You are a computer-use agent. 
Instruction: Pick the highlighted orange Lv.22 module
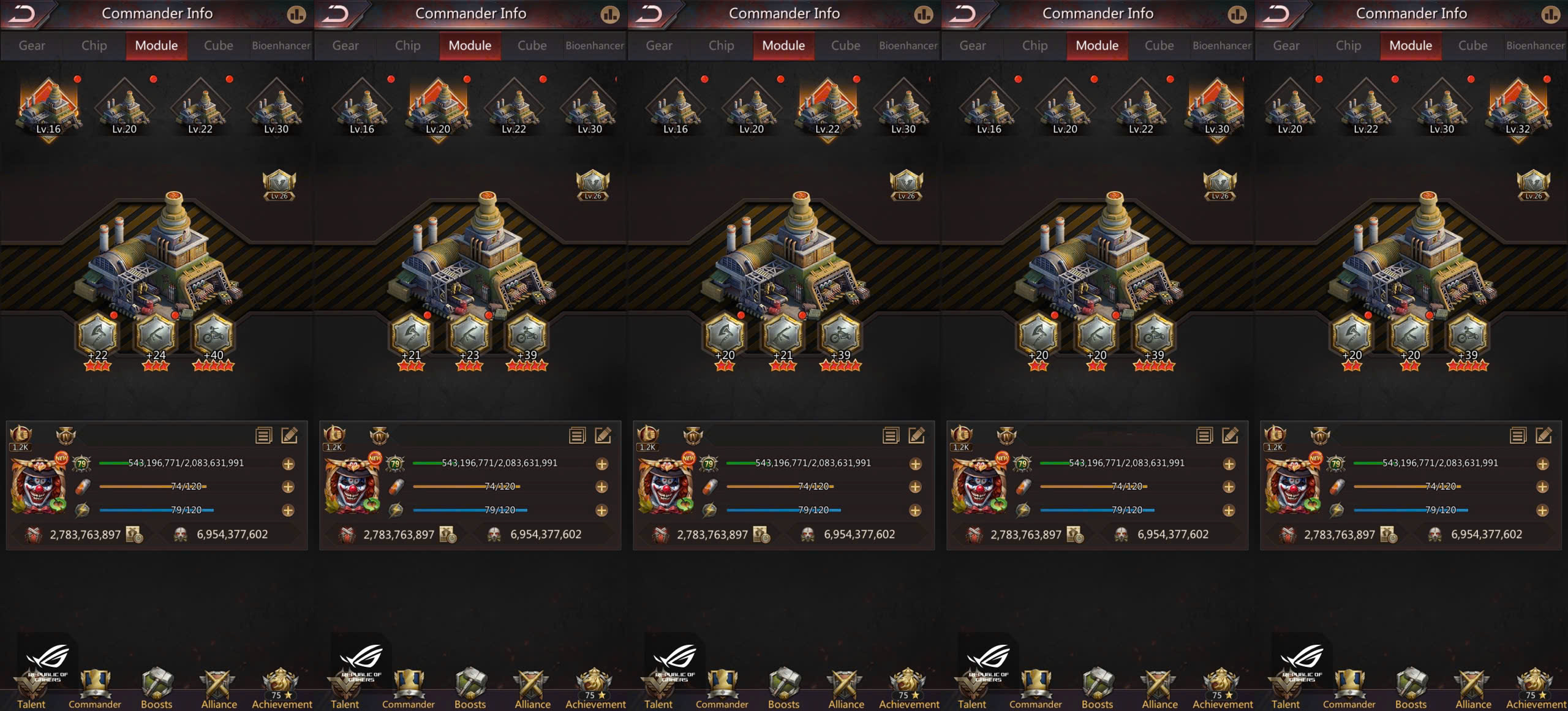[x=827, y=108]
